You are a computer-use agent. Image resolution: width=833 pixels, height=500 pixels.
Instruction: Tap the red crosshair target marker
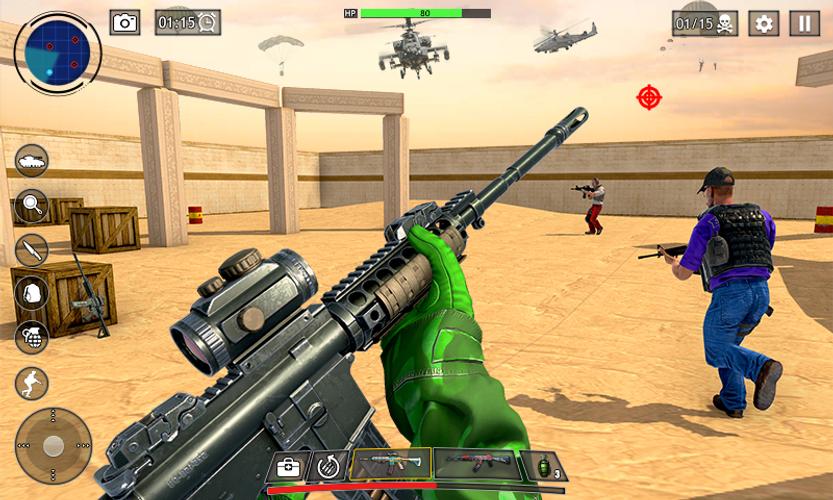click(649, 97)
